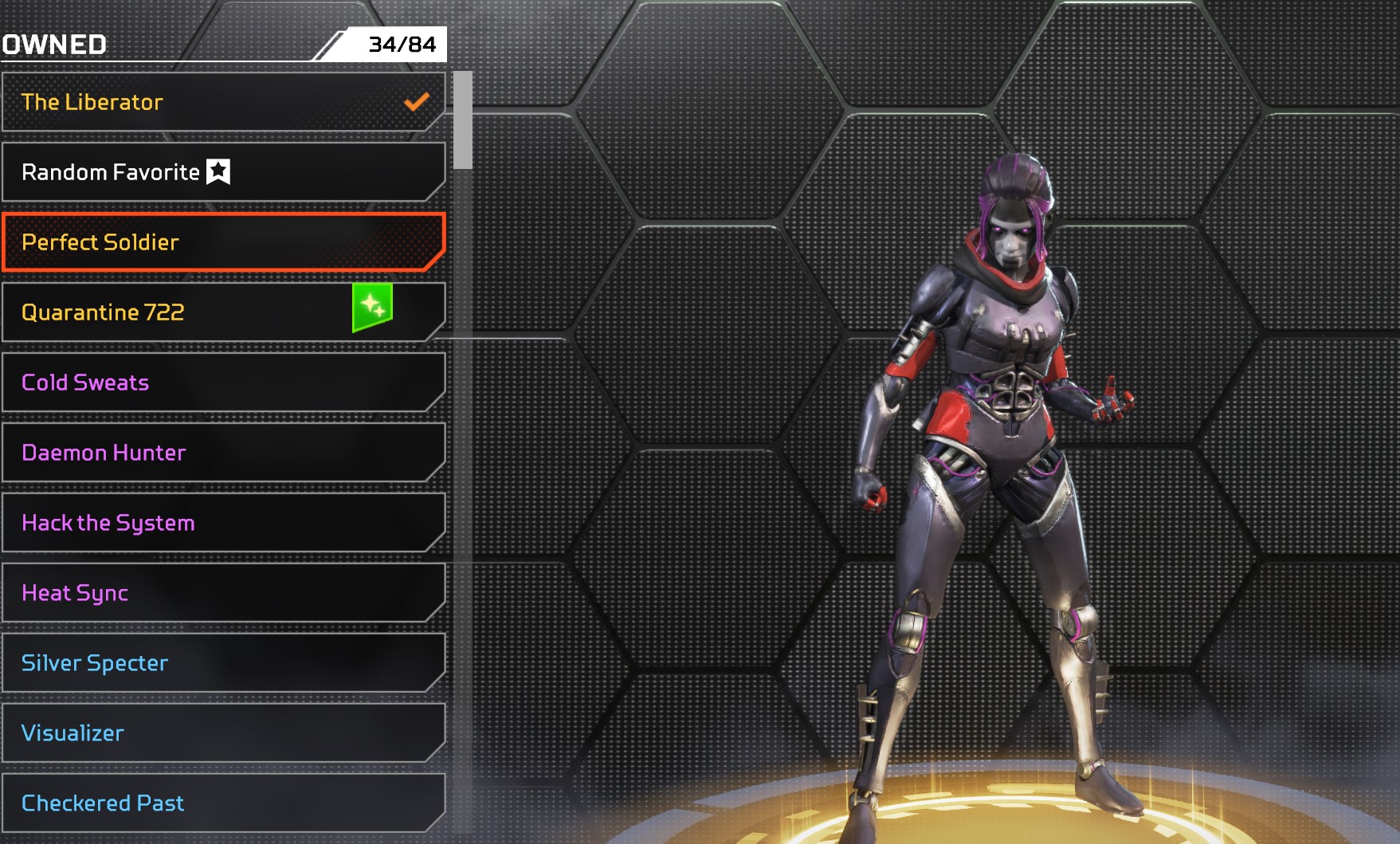This screenshot has width=1400, height=844.
Task: Click the skin list scrollbar handle
Action: [463, 120]
